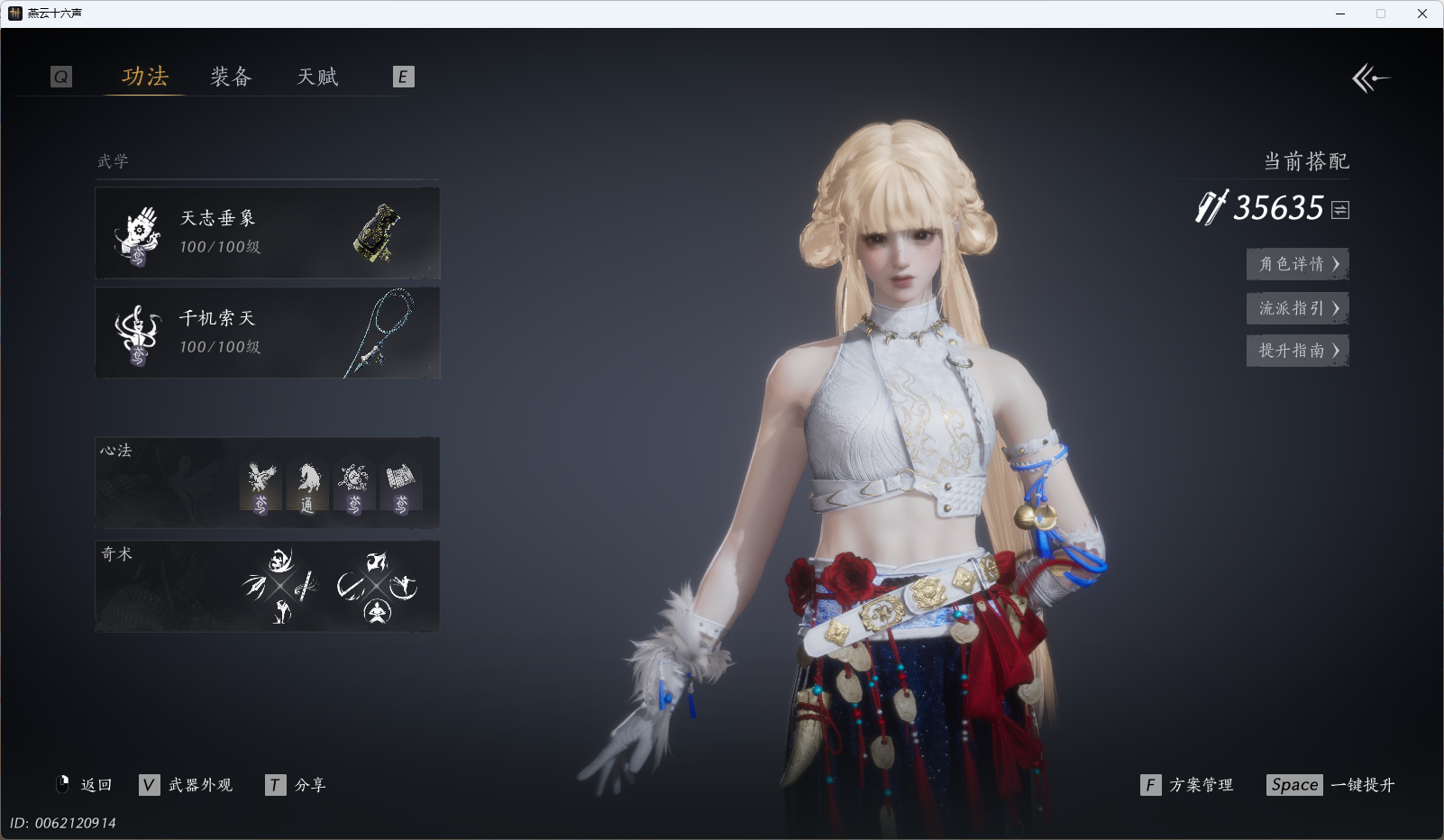The height and width of the screenshot is (840, 1444).
Task: Click the 分享 share button
Action: coord(297,785)
